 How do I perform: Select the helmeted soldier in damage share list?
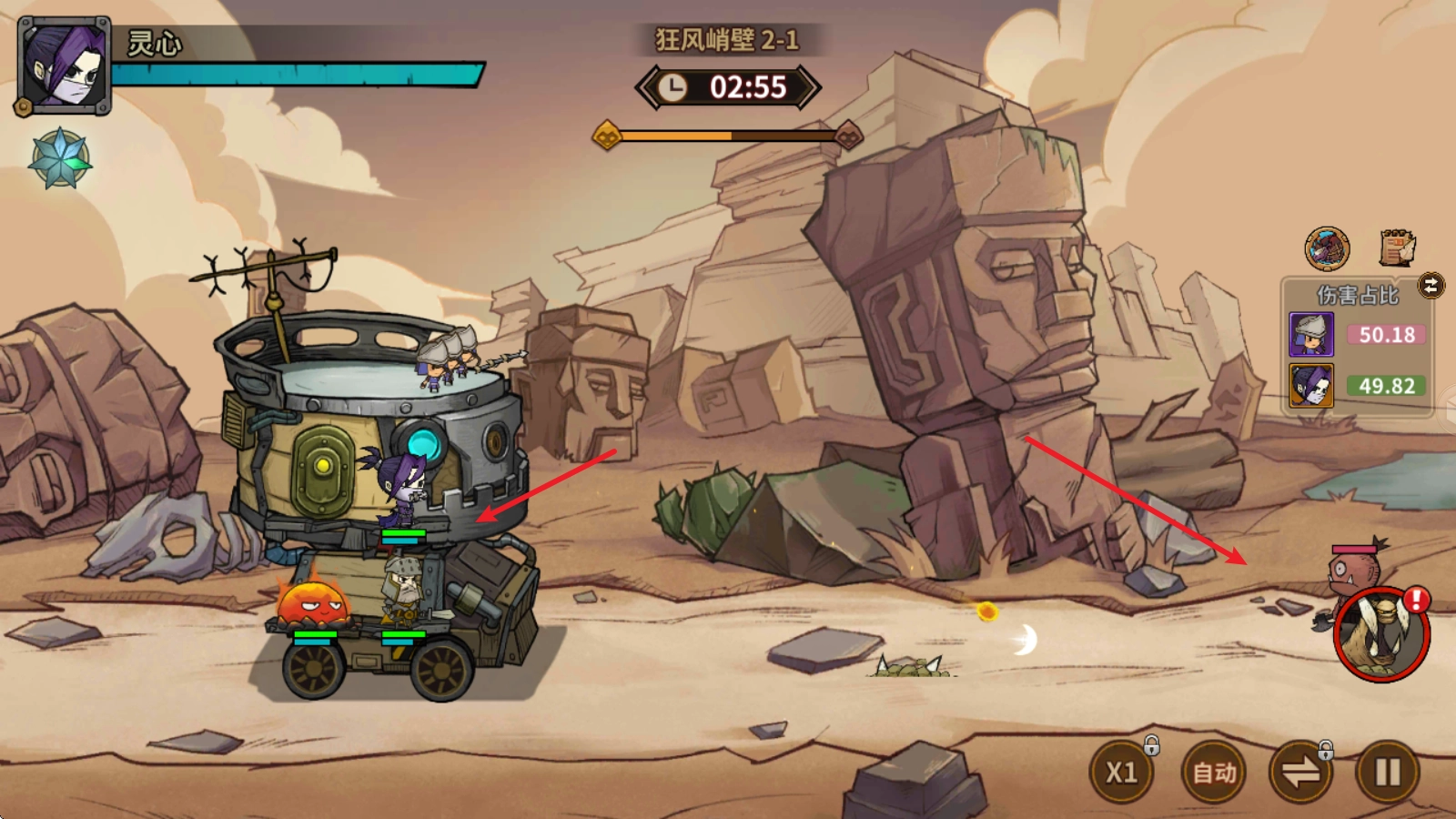[1311, 335]
